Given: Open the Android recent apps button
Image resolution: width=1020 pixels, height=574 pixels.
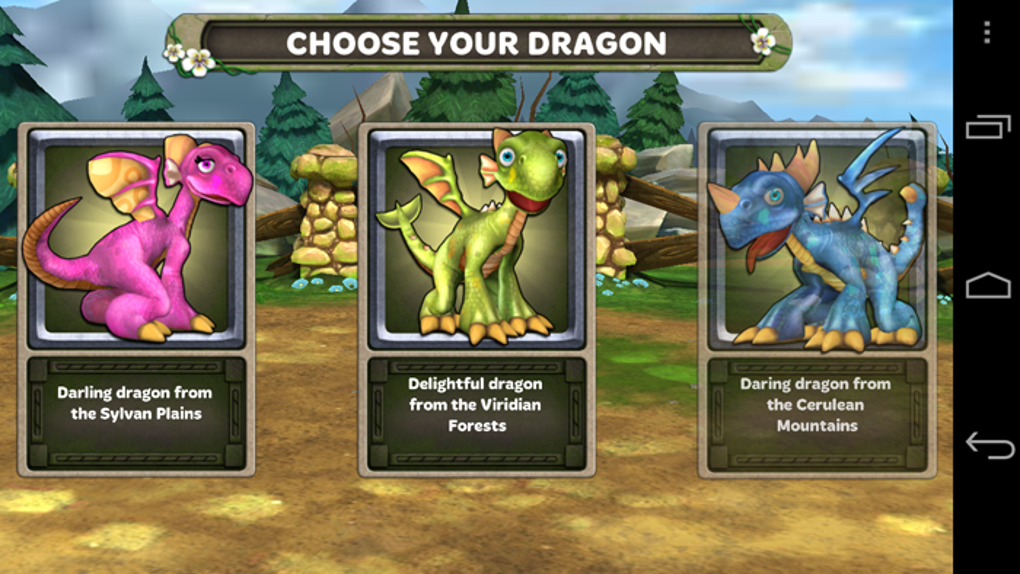Looking at the screenshot, I should pos(986,127).
